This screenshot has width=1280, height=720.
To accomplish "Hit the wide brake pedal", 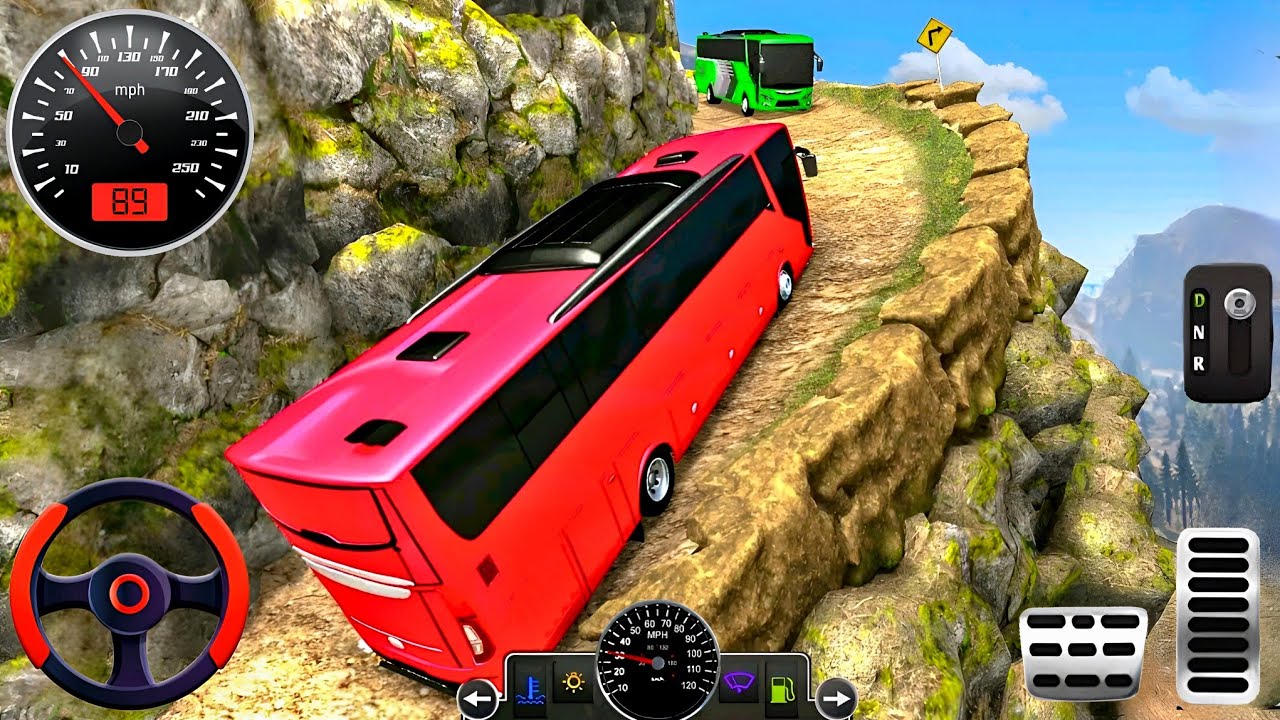I will point(1083,651).
